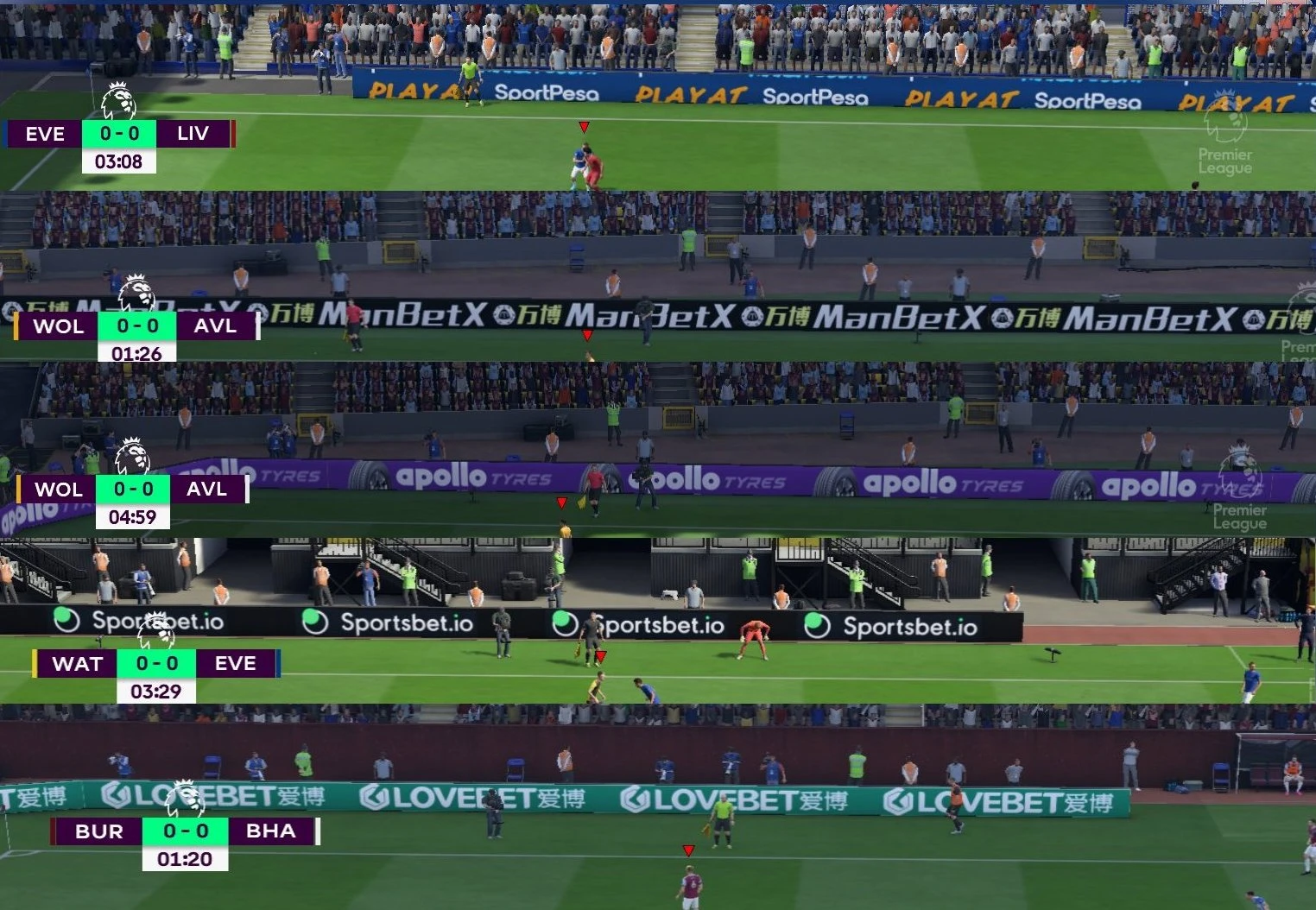Click the LIV team abbreviation

194,135
